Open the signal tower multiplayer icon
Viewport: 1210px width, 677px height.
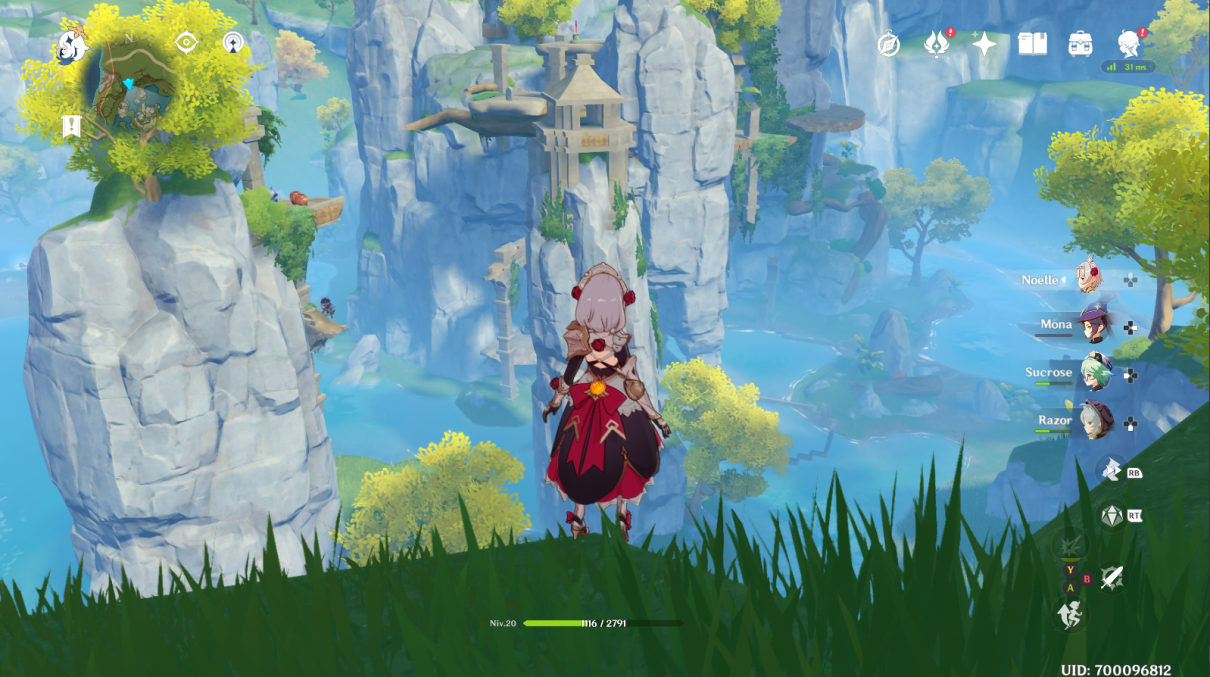[x=233, y=42]
